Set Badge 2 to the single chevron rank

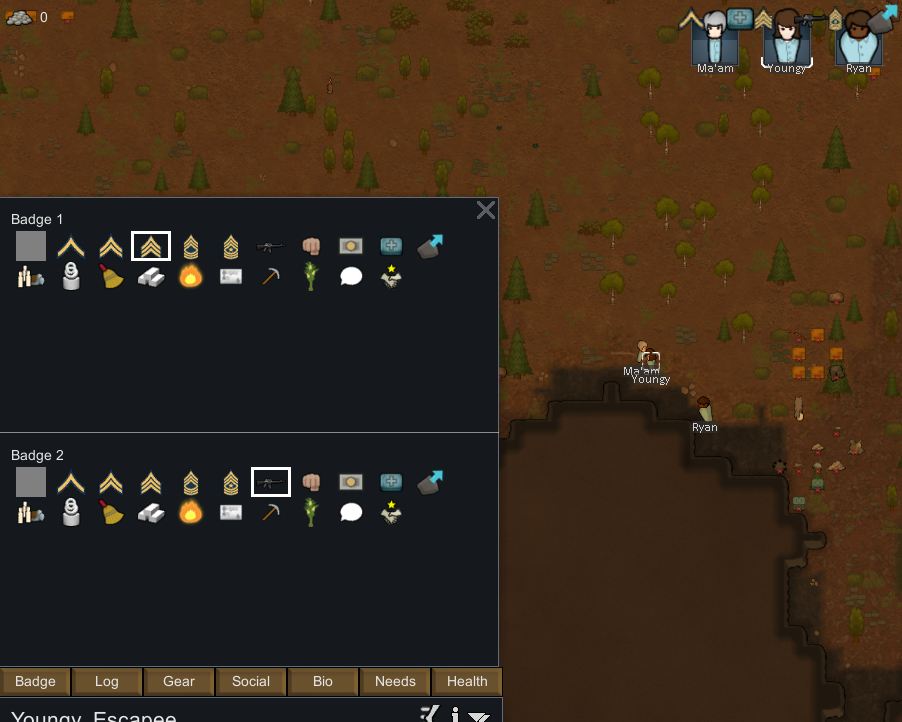pyautogui.click(x=71, y=482)
